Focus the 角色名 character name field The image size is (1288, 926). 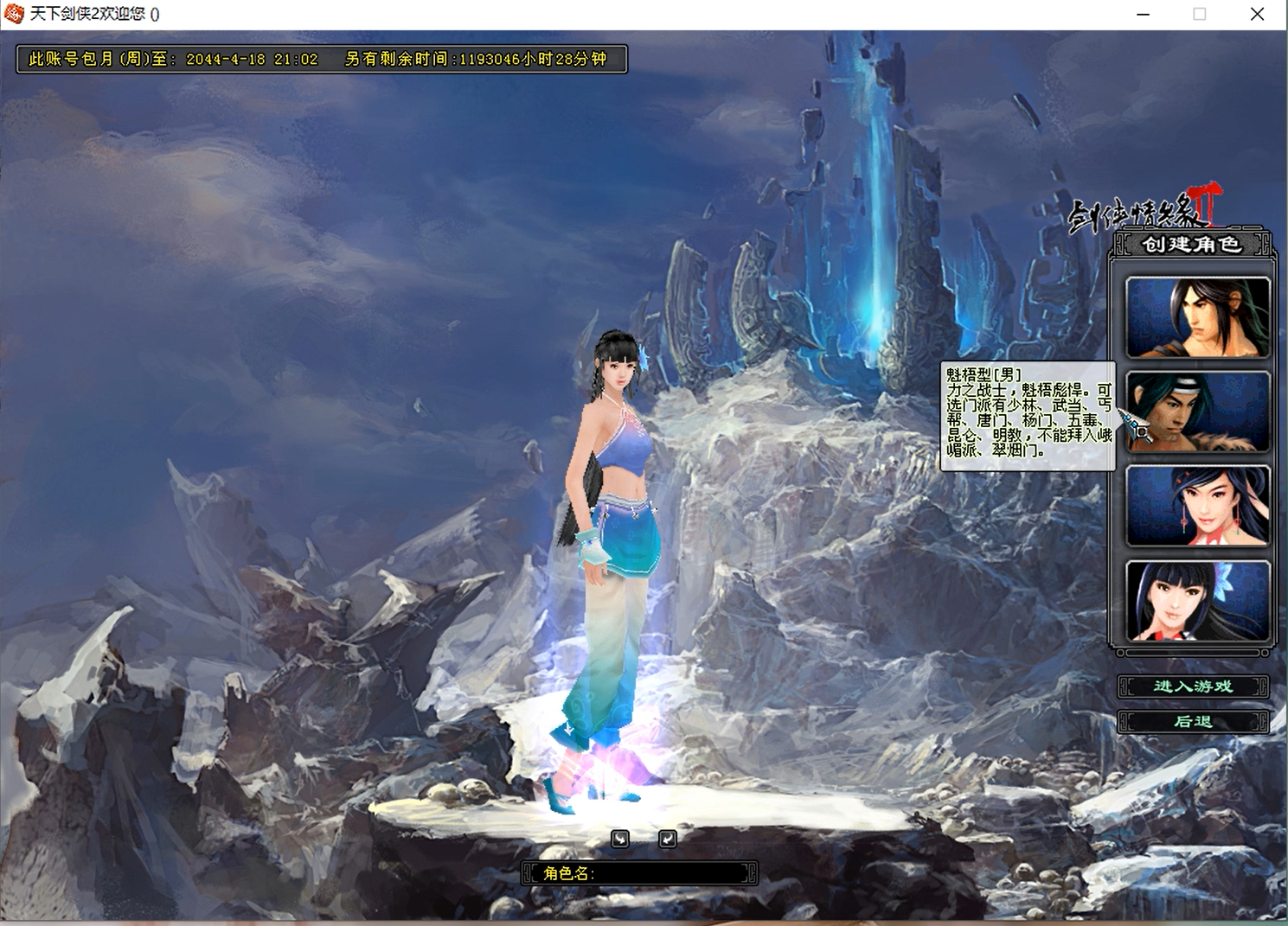point(666,873)
